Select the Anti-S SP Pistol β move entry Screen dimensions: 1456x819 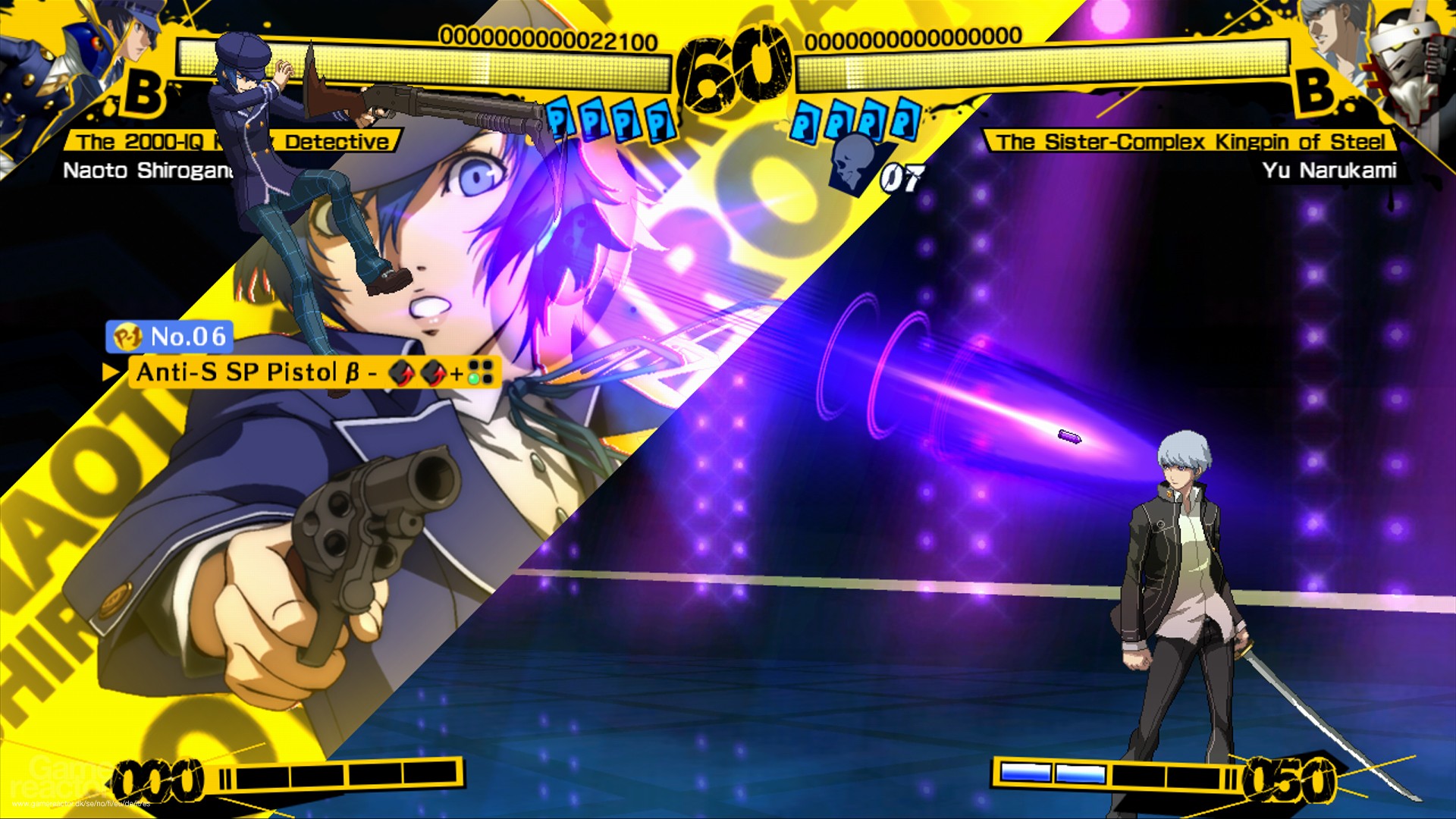(x=243, y=373)
